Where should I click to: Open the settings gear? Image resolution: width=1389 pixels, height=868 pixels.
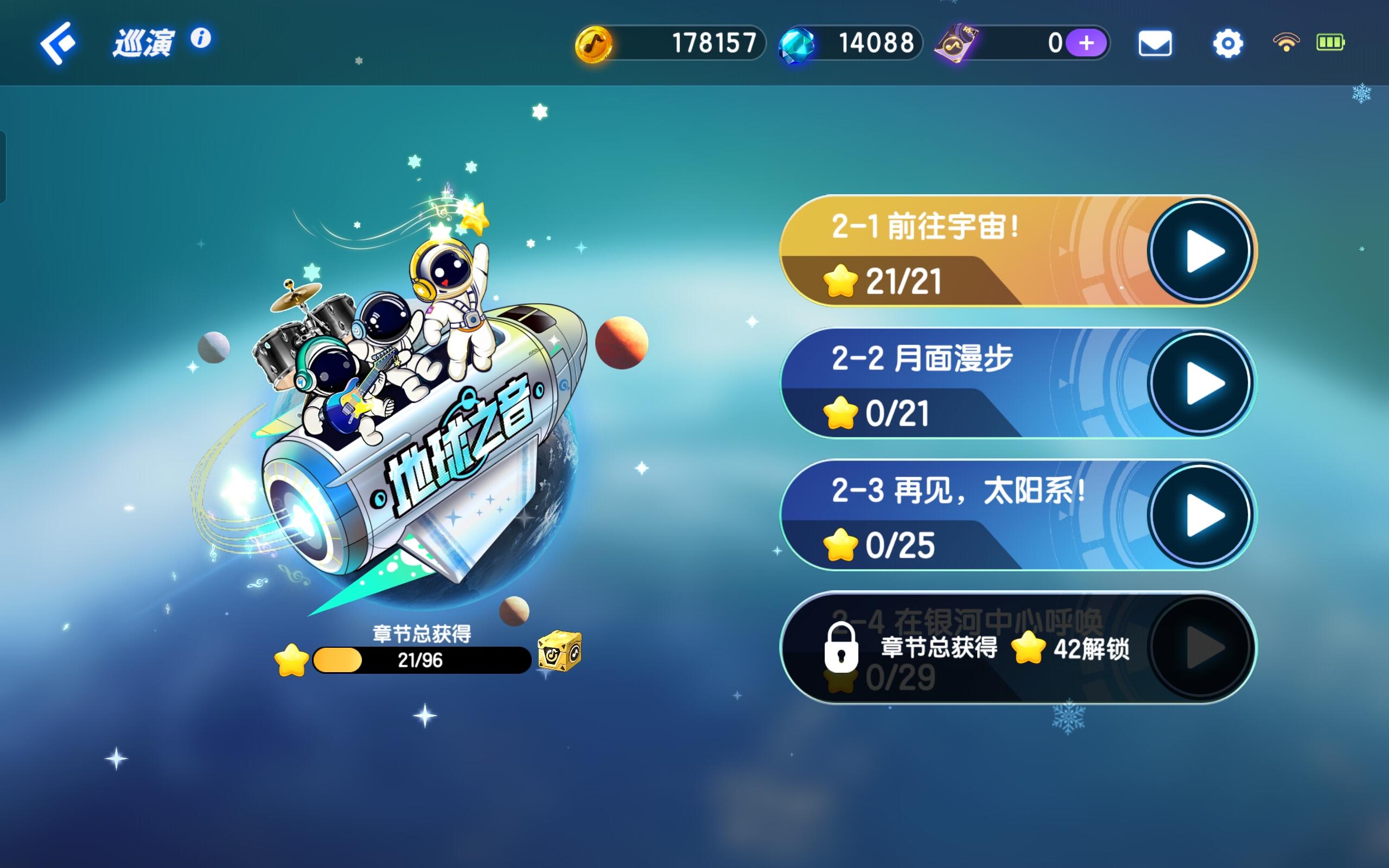1227,43
